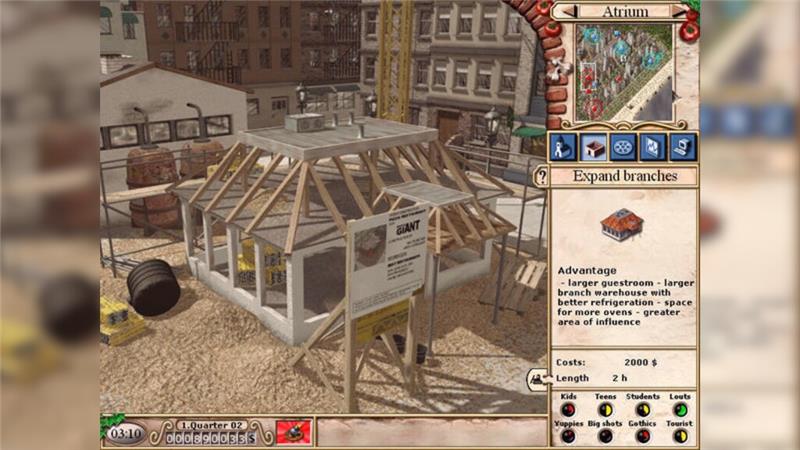
Task: Select the Louts target group indicator
Action: 680,409
